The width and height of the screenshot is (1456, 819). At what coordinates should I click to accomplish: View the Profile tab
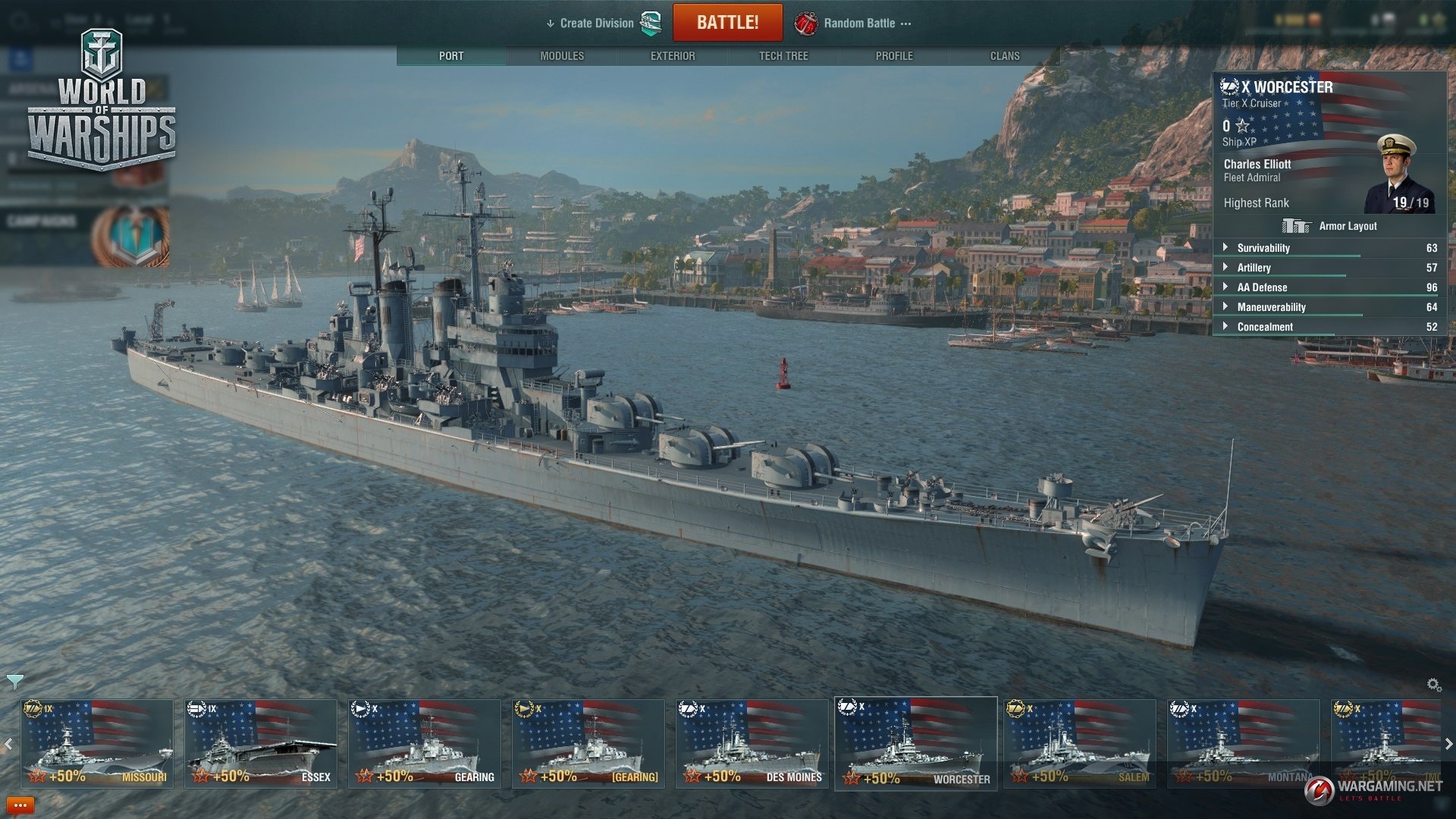click(894, 56)
